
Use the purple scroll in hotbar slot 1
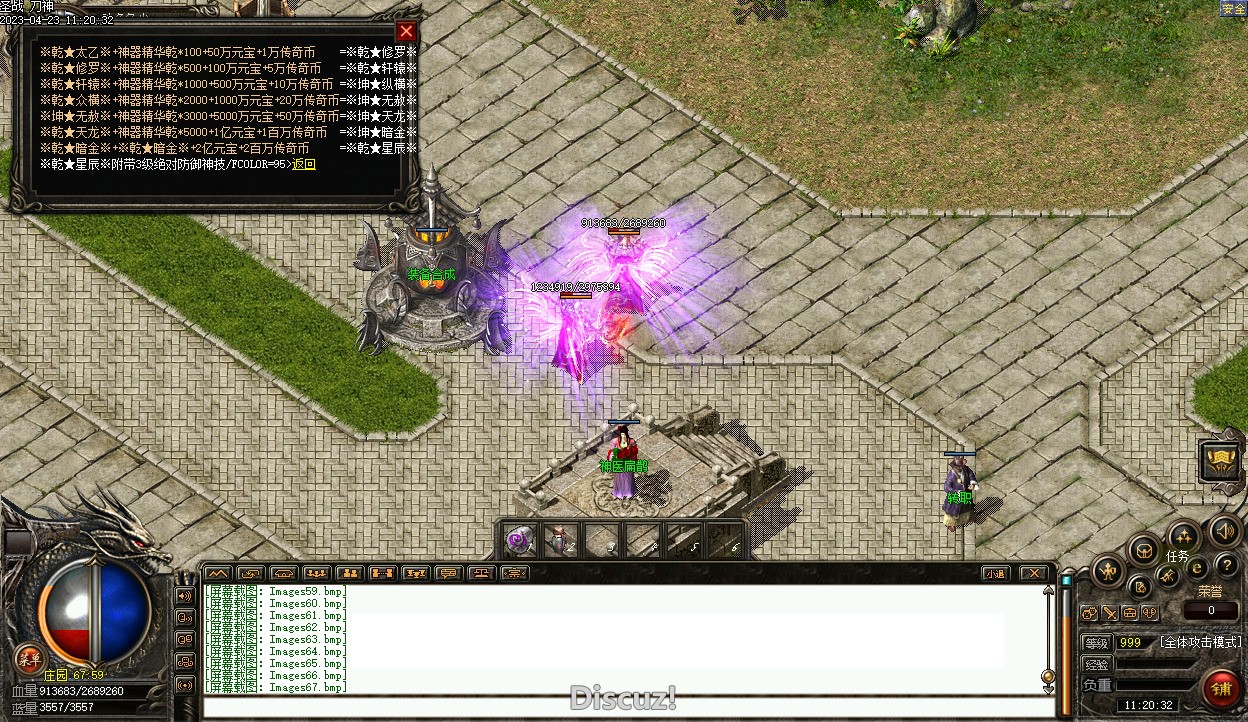coord(518,540)
